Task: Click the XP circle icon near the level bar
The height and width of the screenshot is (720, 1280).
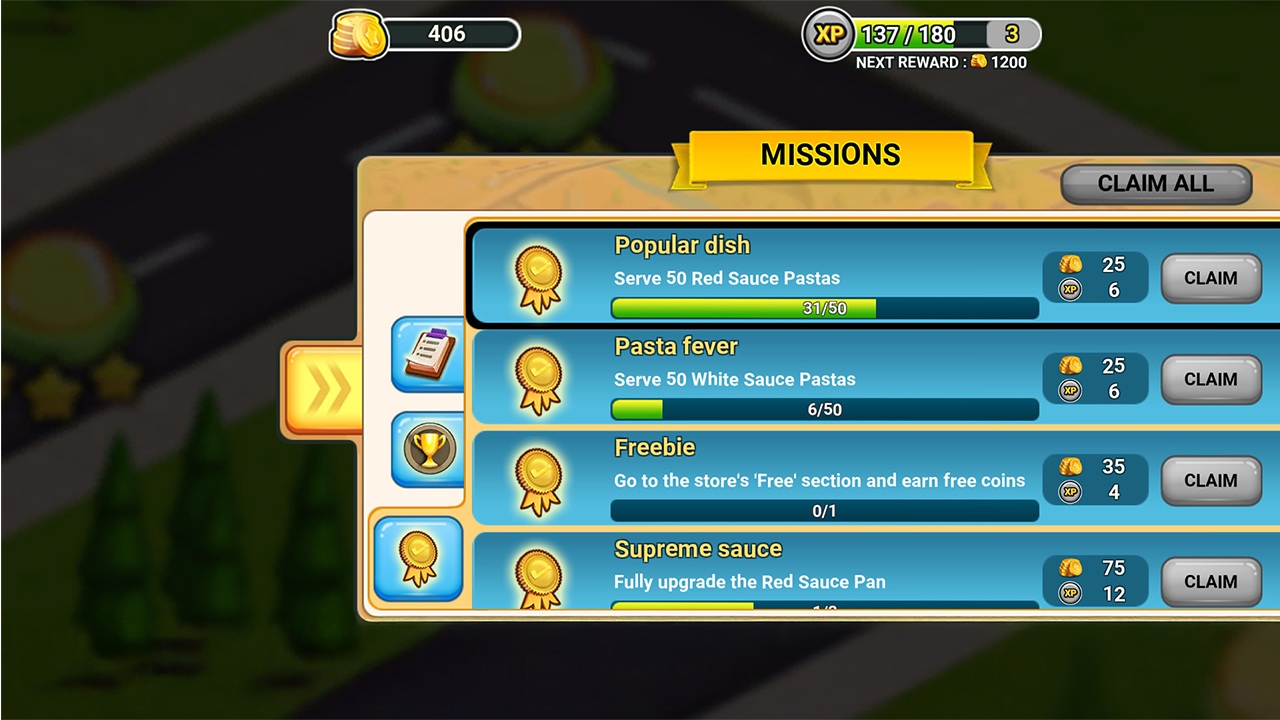Action: [828, 34]
